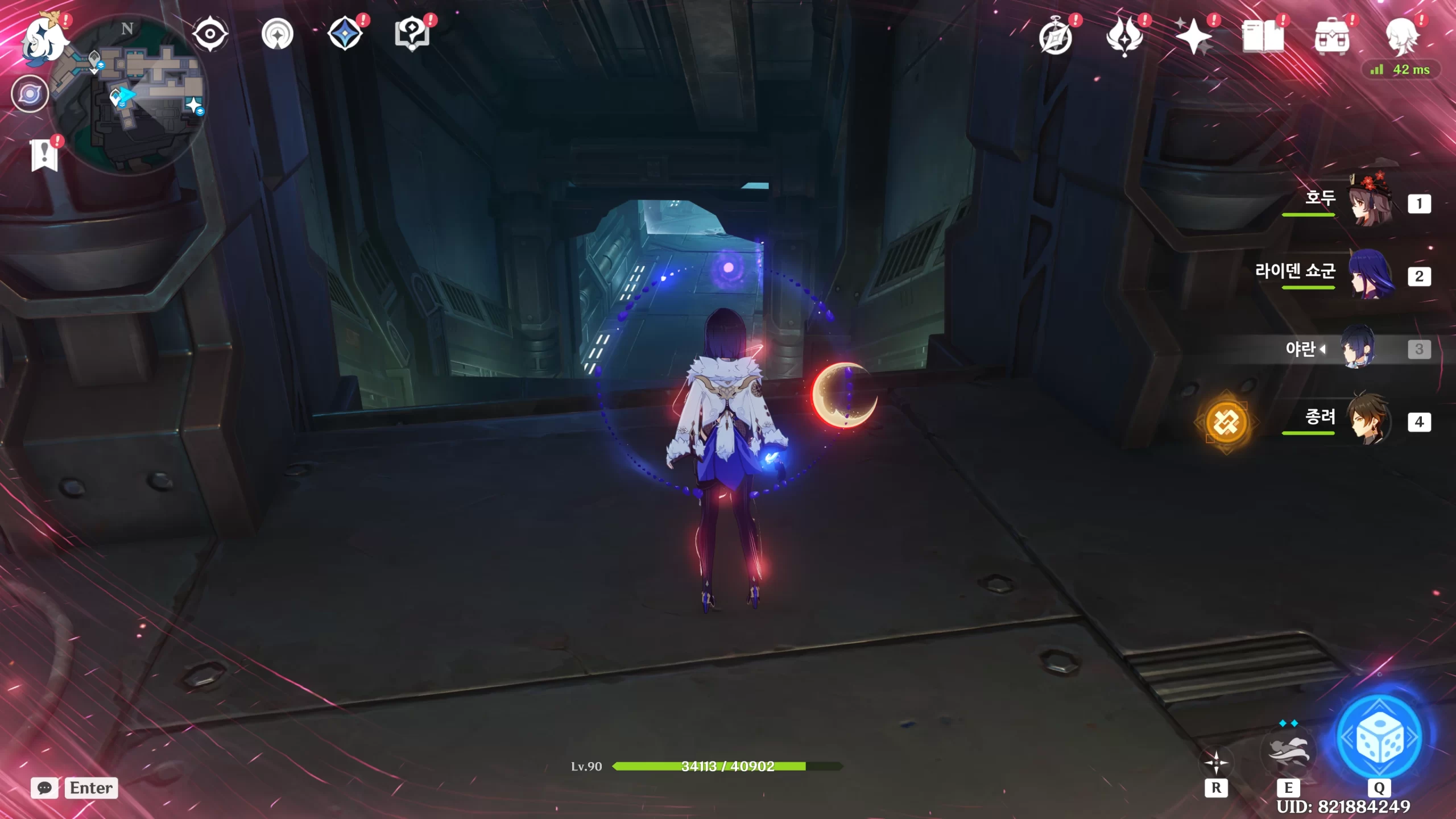This screenshot has width=1456, height=819.
Task: Toggle the eye-shaped elemental sight icon
Action: click(210, 34)
